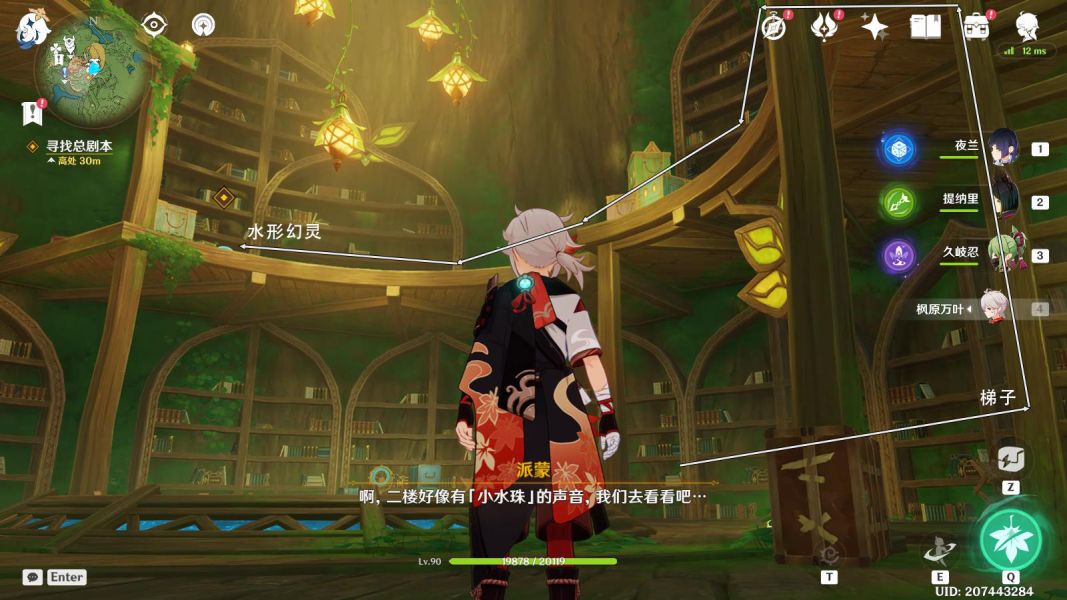Activate the elemental sight eye icon
This screenshot has height=600, width=1067.
[x=154, y=25]
